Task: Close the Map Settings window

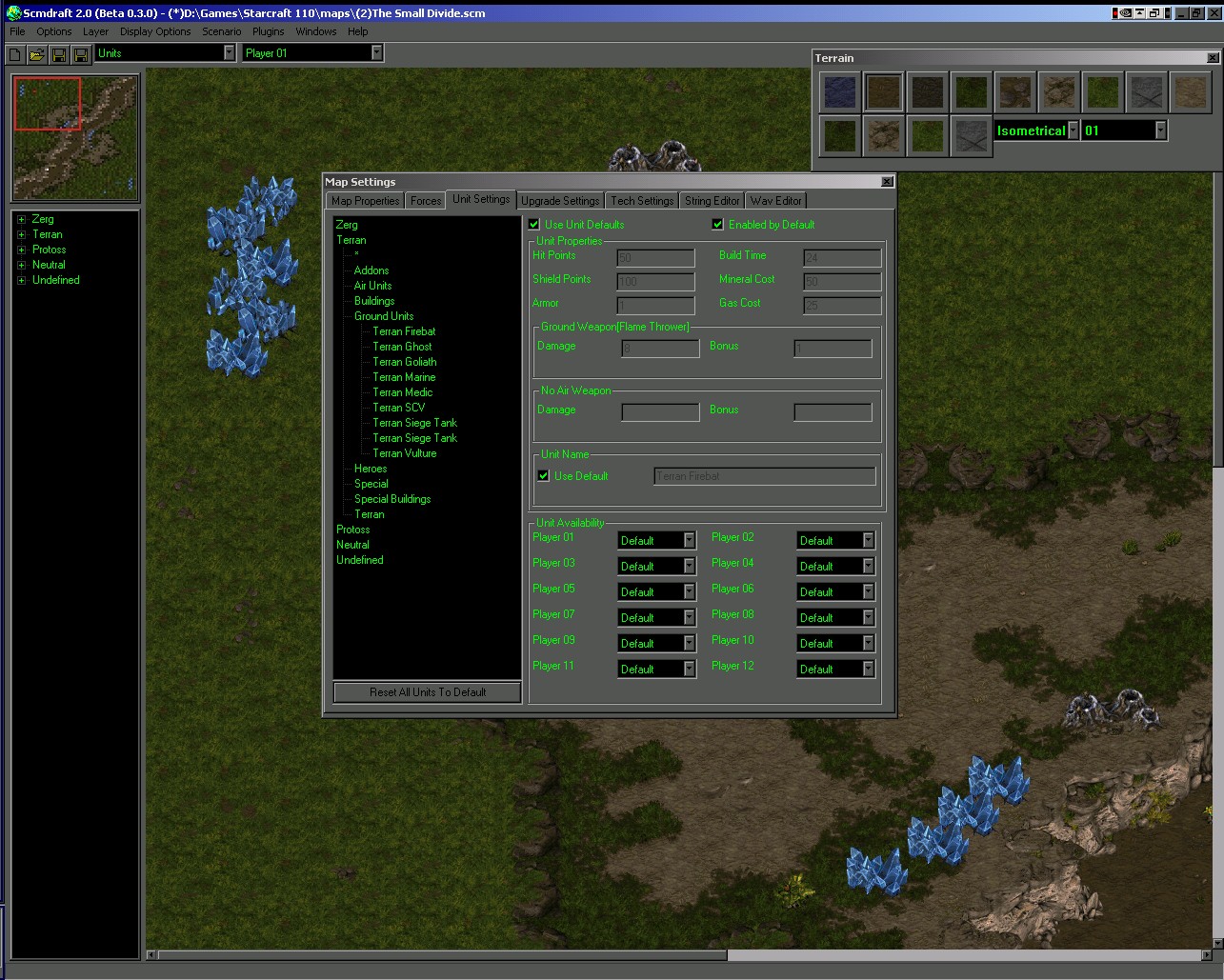Action: (x=887, y=182)
